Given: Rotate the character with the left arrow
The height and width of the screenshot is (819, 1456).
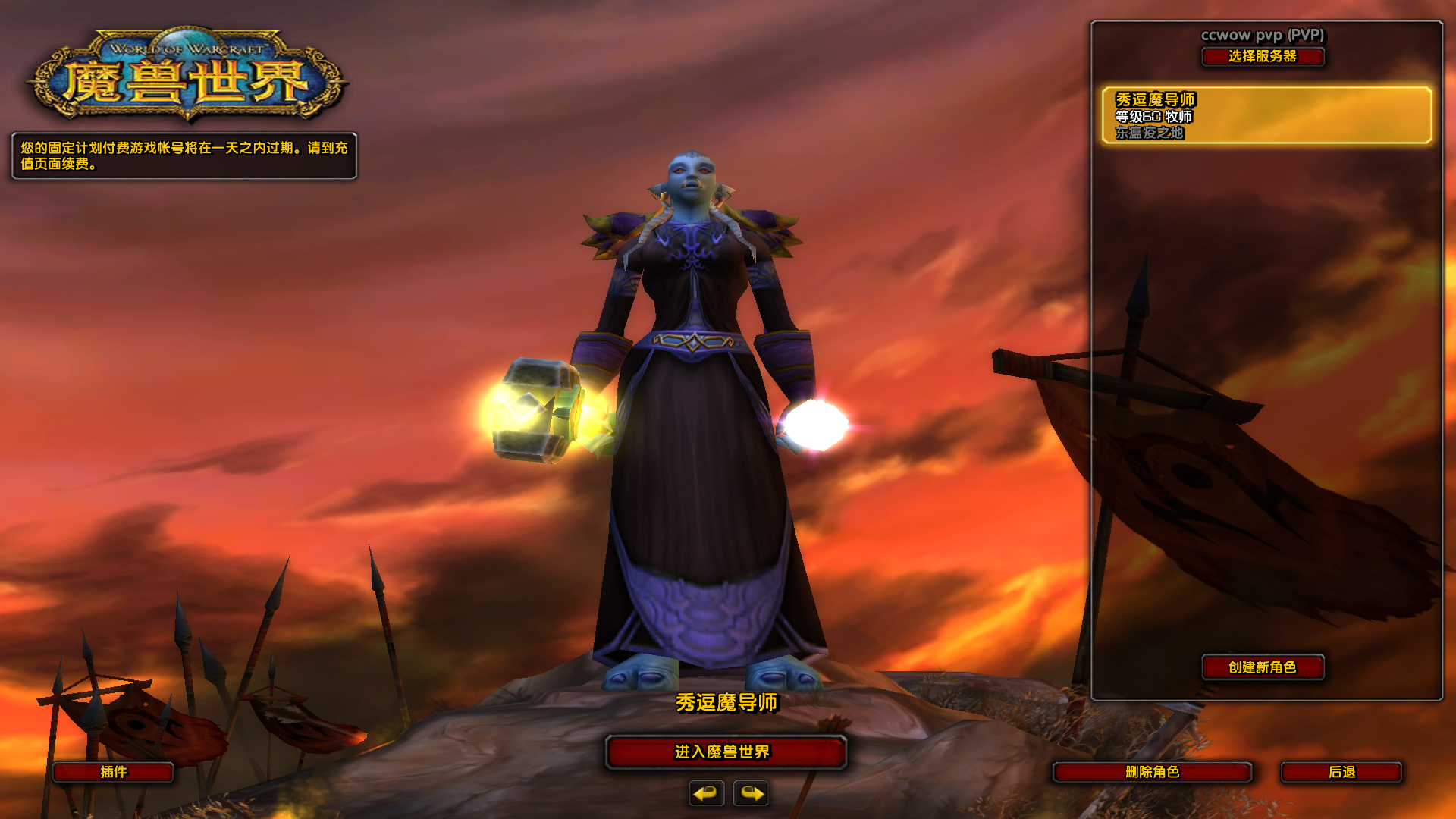Looking at the screenshot, I should click(706, 793).
